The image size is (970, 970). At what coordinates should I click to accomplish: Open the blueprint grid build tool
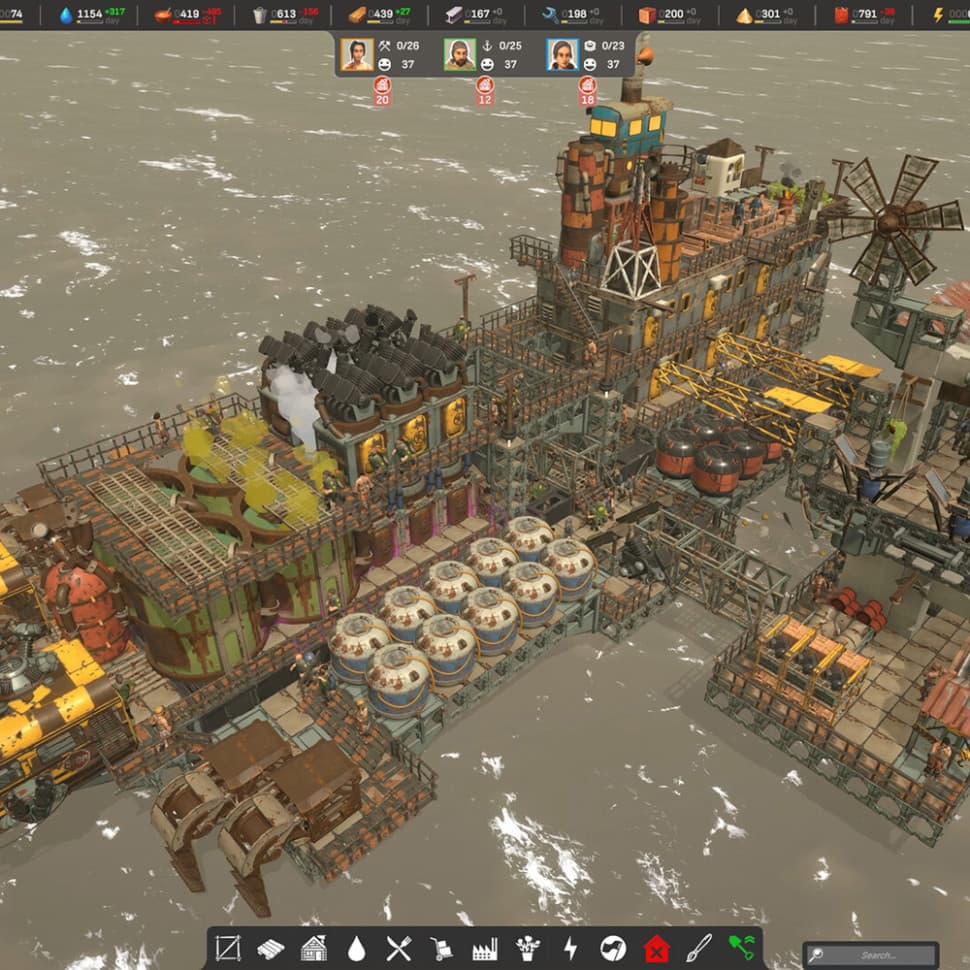pos(228,948)
